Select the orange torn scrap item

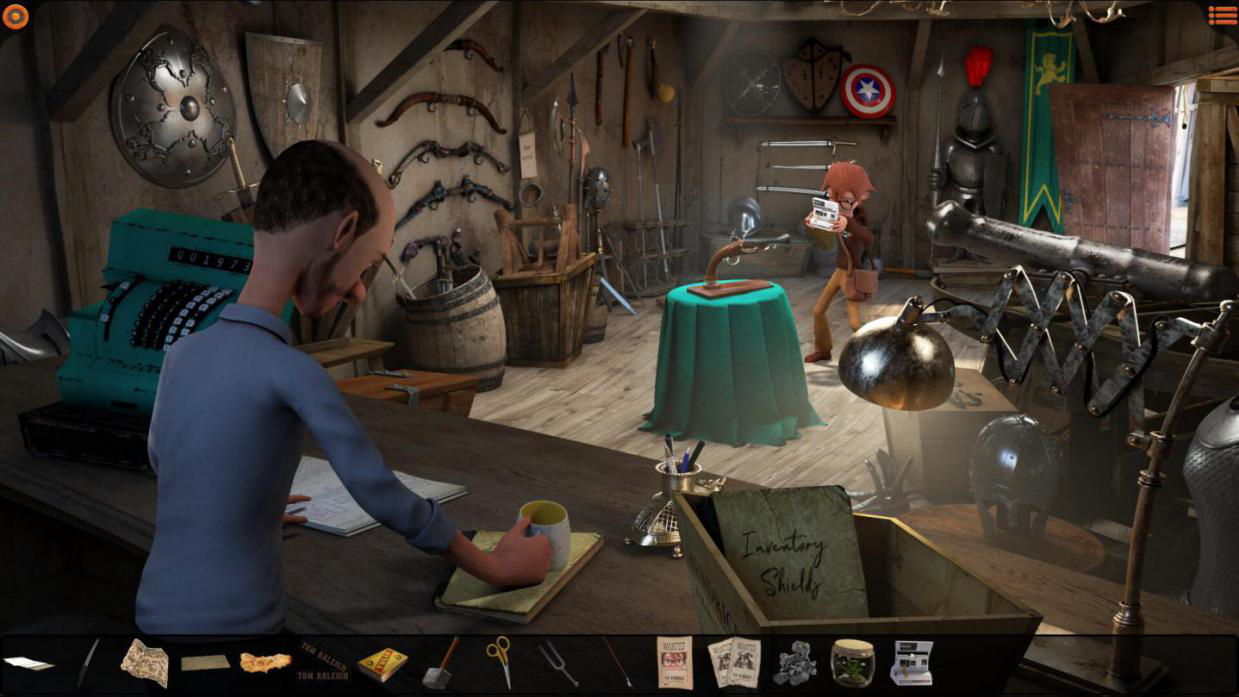265,662
